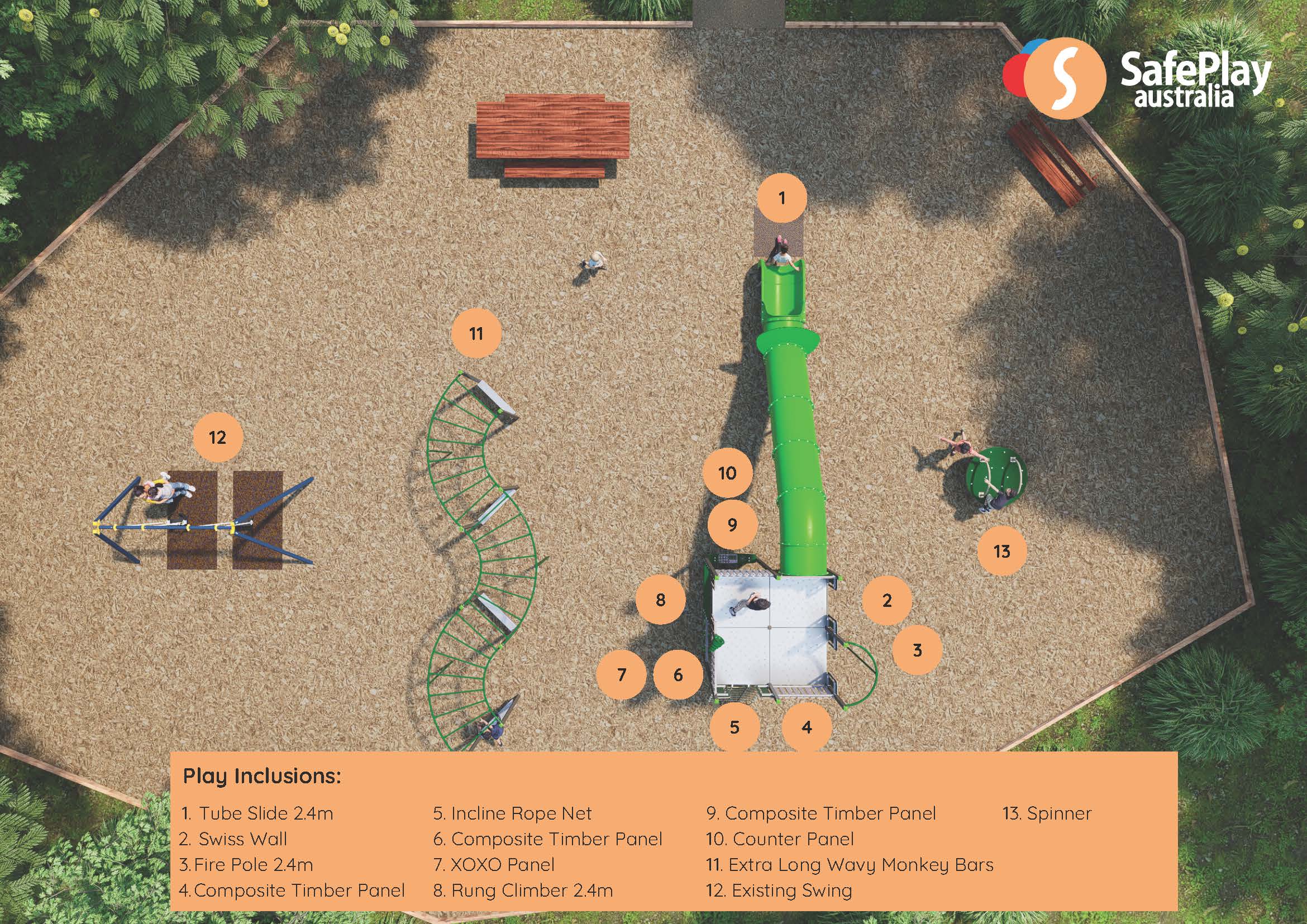
Task: Click the number 2 Swiss Wall marker
Action: click(x=886, y=600)
